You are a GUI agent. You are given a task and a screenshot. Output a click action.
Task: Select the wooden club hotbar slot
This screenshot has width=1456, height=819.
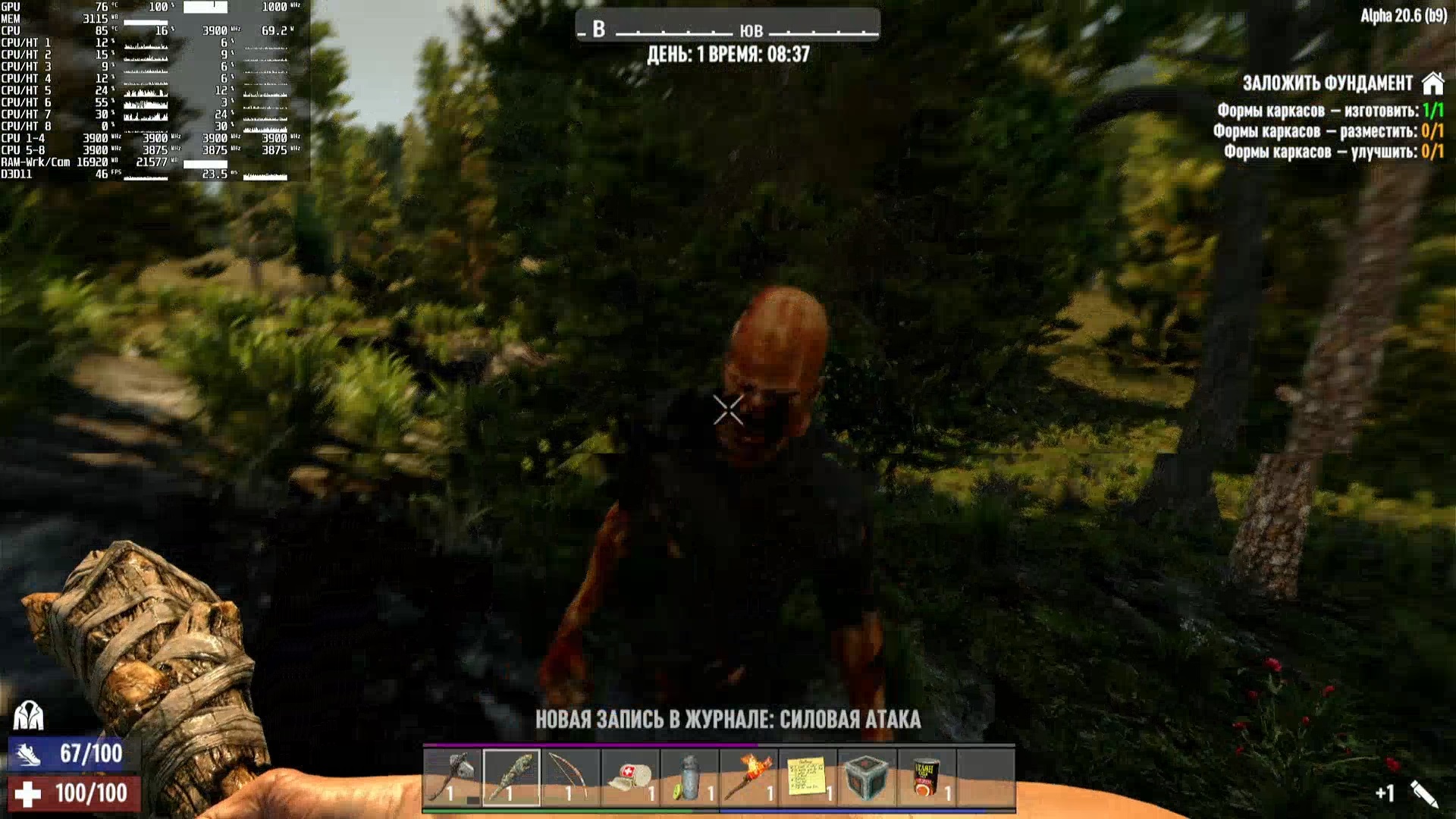click(511, 777)
